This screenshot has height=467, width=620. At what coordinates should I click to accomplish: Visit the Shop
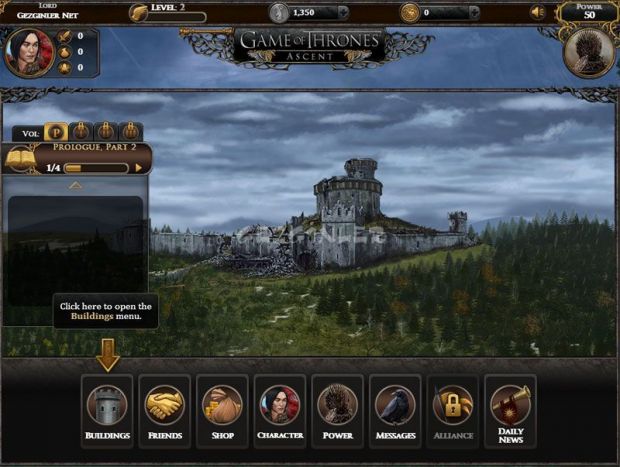[222, 411]
